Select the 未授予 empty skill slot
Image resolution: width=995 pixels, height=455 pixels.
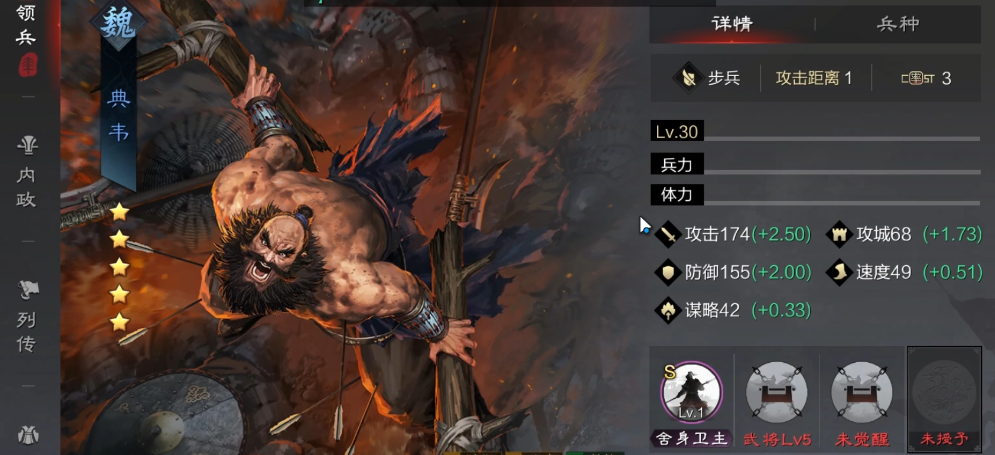point(944,394)
